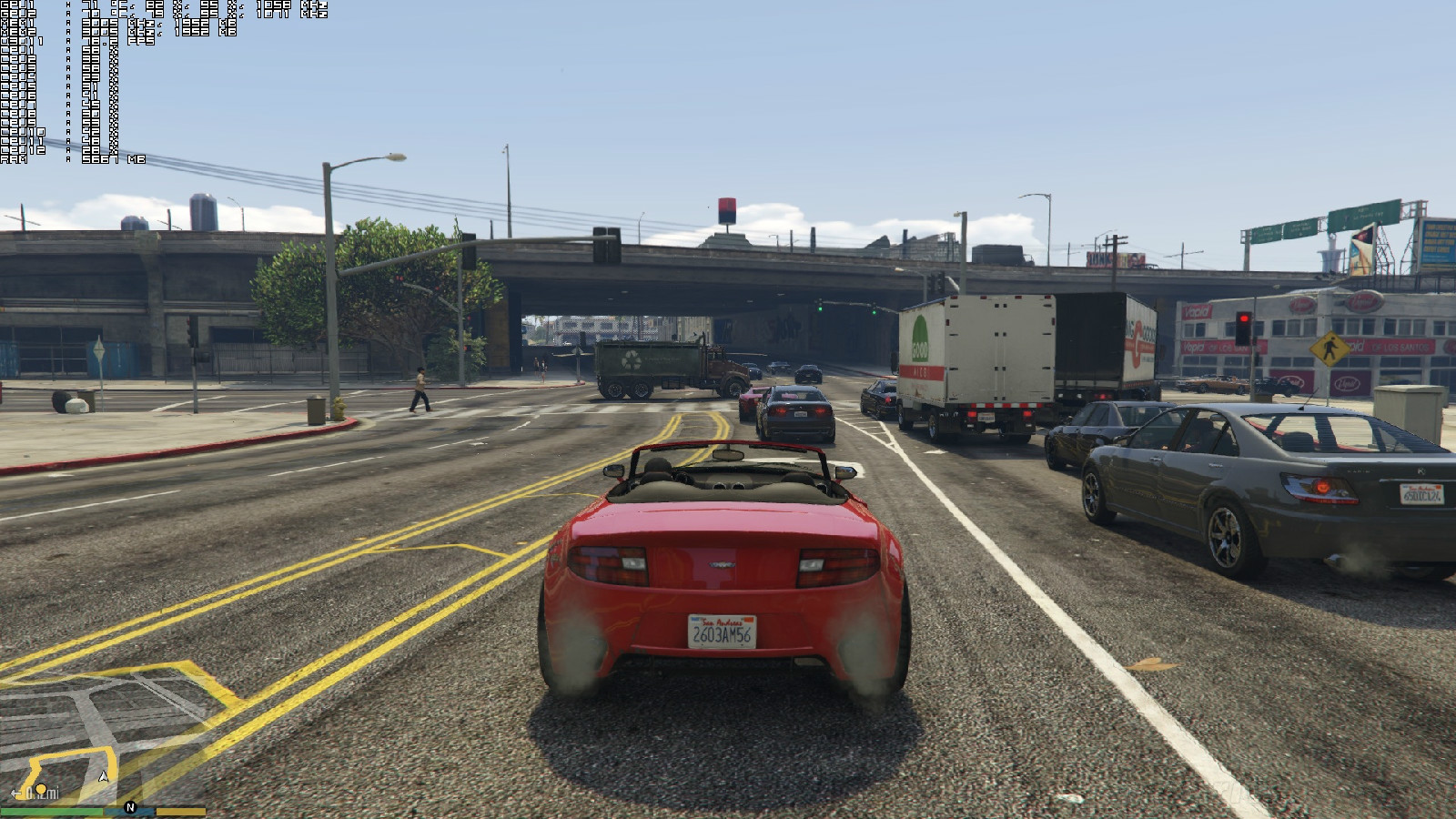Click the player arrow on the minimap

tap(104, 777)
